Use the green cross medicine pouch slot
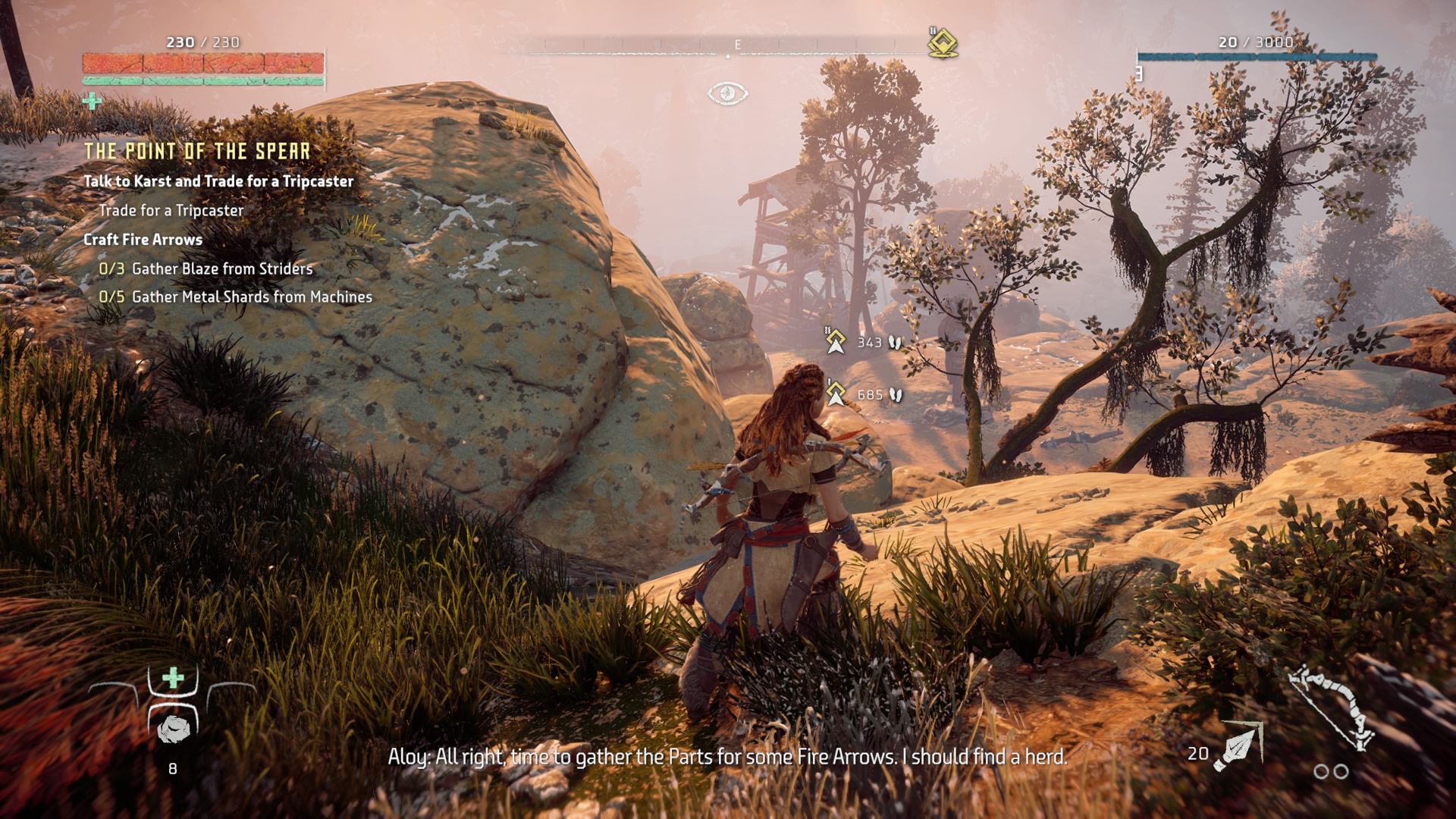The image size is (1456, 819). click(174, 678)
